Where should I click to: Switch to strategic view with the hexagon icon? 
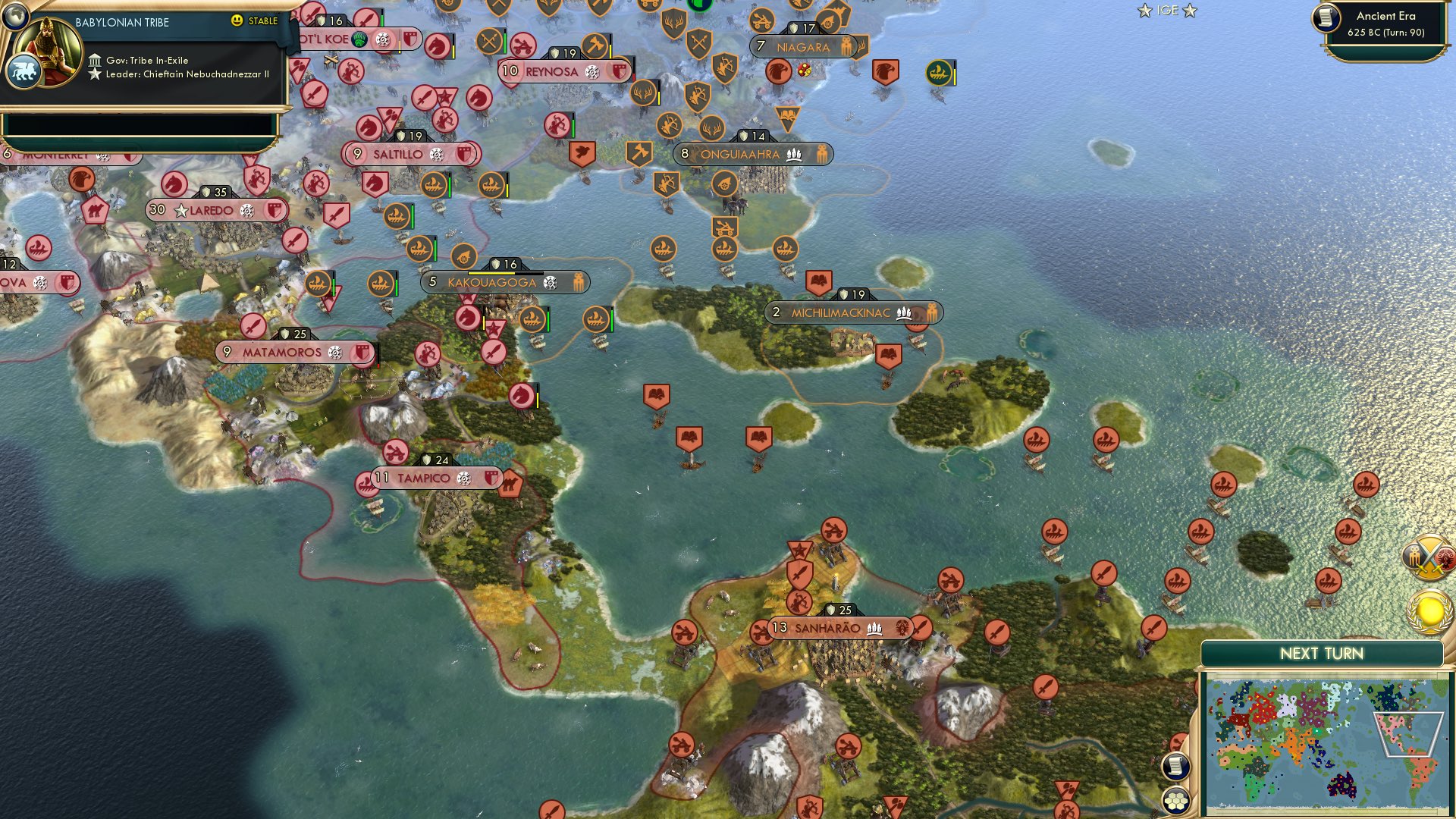[x=1176, y=798]
